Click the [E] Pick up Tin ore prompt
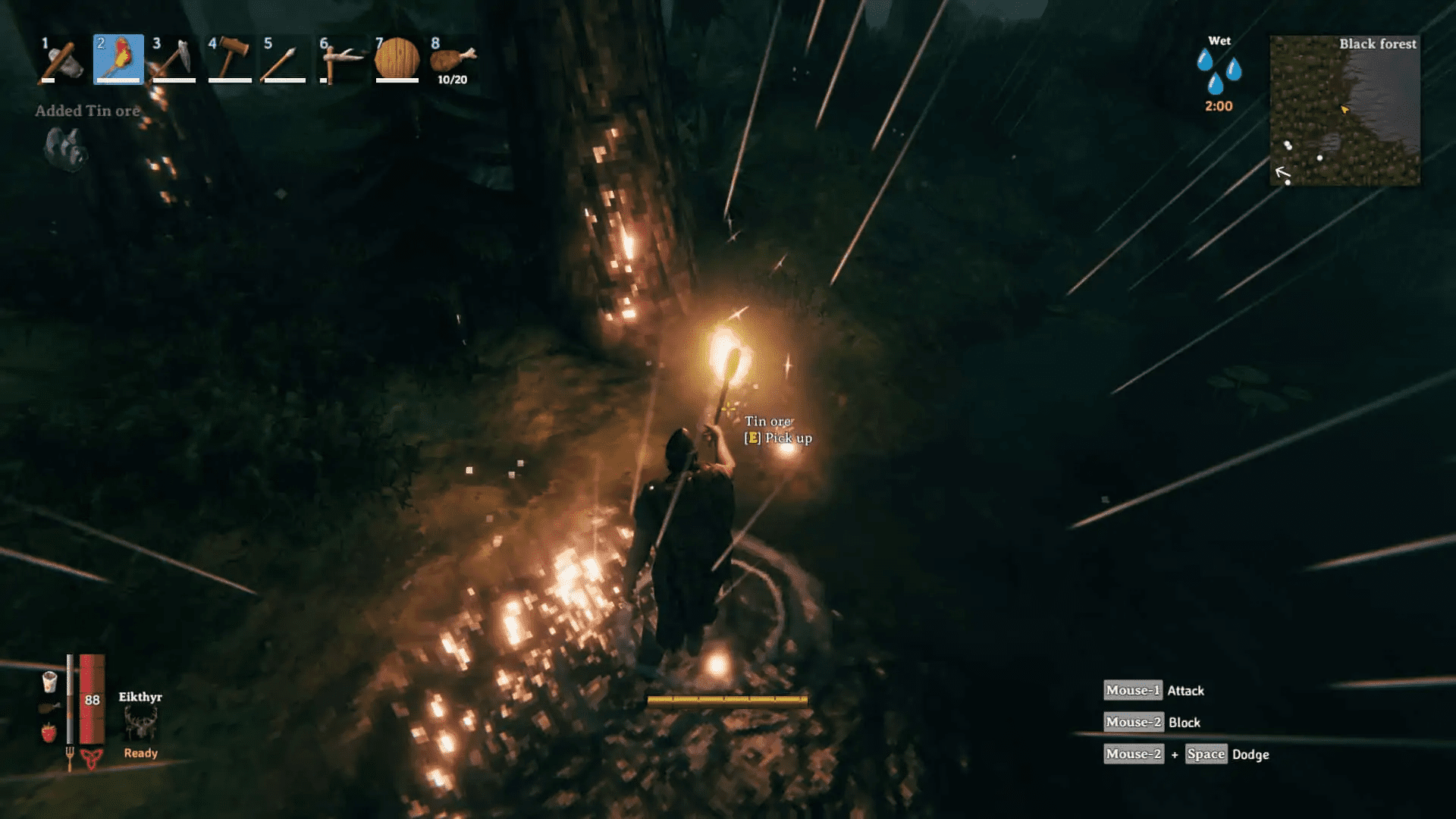 [778, 438]
